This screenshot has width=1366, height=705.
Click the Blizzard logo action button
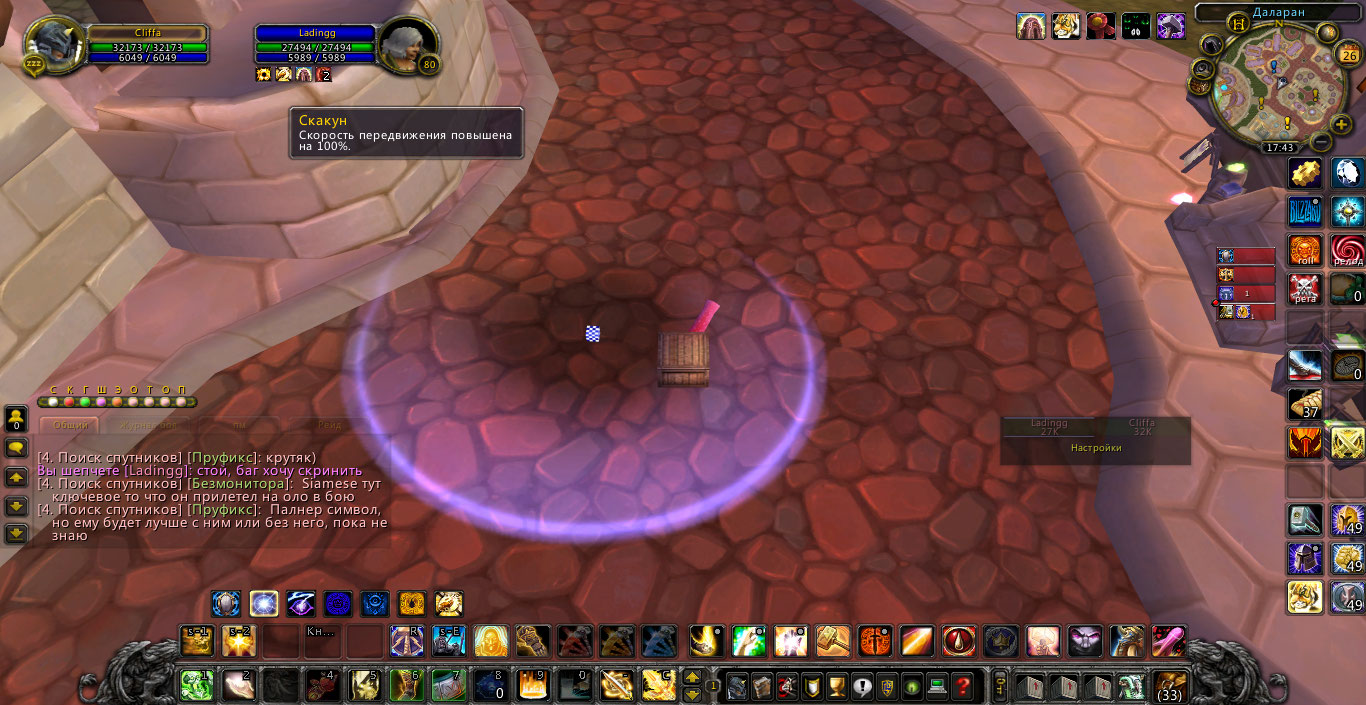(x=1304, y=212)
